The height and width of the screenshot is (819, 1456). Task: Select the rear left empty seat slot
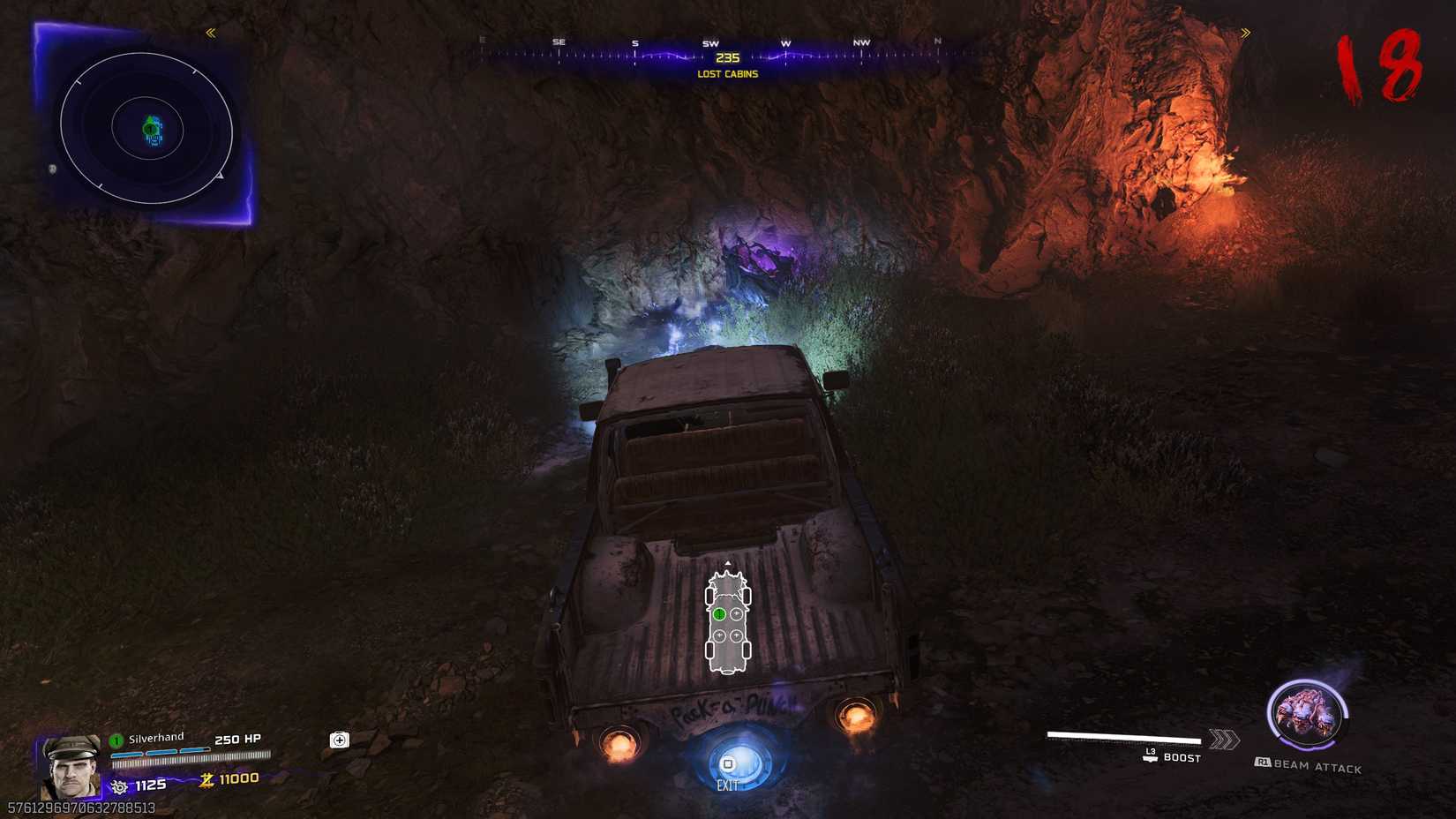point(720,635)
